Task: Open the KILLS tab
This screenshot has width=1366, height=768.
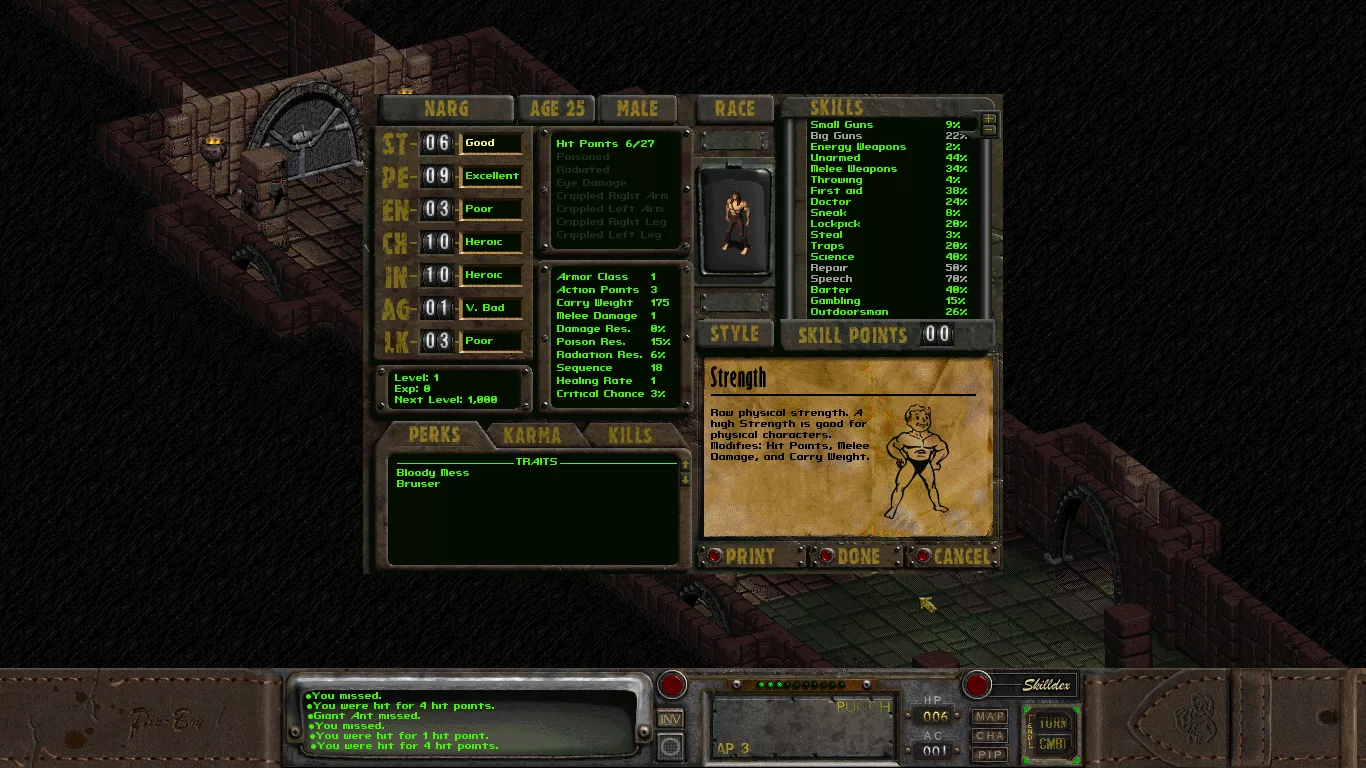Action: click(627, 434)
